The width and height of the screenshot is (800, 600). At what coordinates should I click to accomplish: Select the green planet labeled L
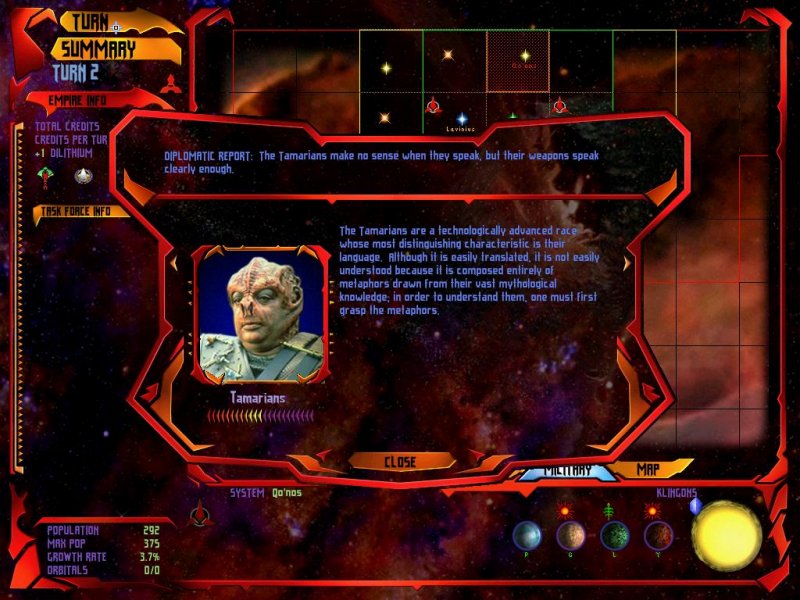(x=615, y=536)
